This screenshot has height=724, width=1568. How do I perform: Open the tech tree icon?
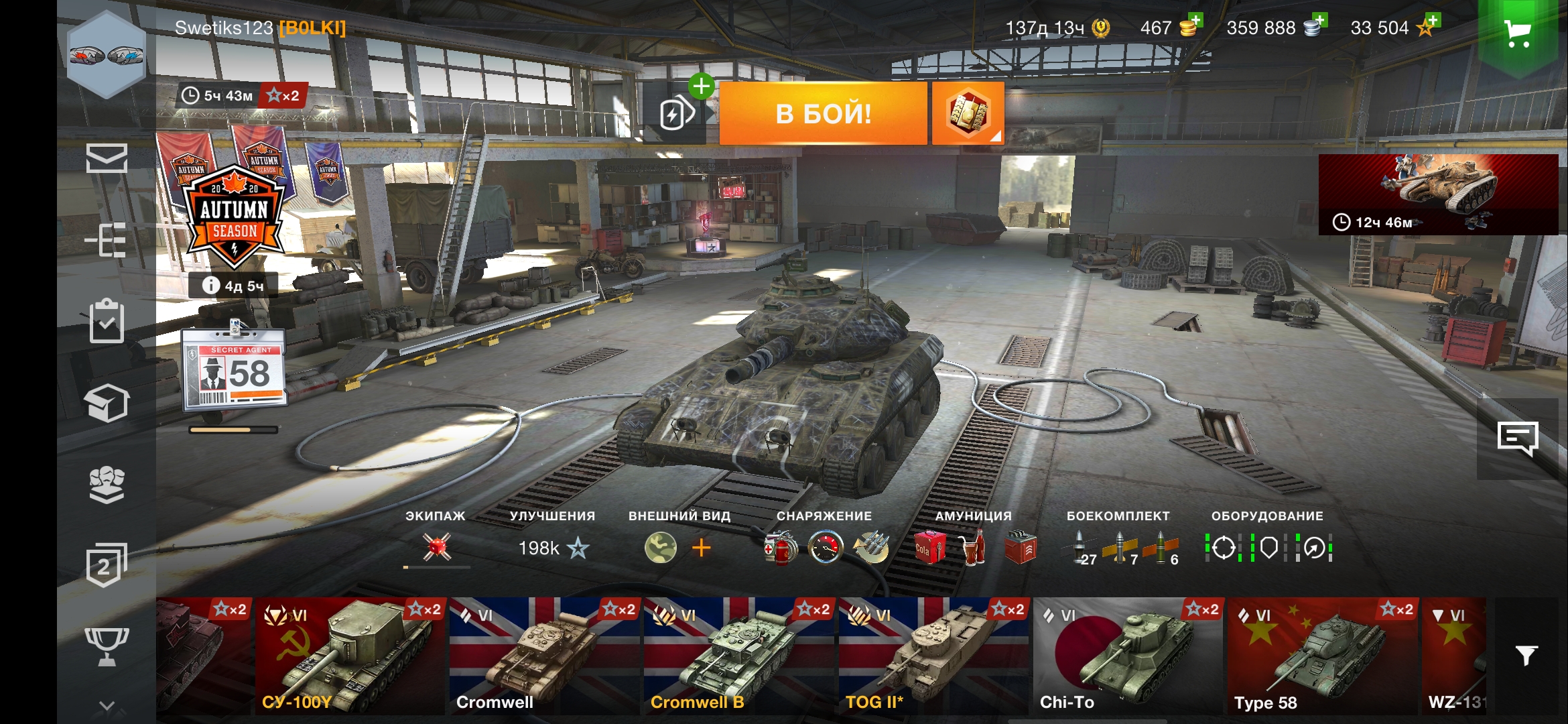click(x=106, y=239)
